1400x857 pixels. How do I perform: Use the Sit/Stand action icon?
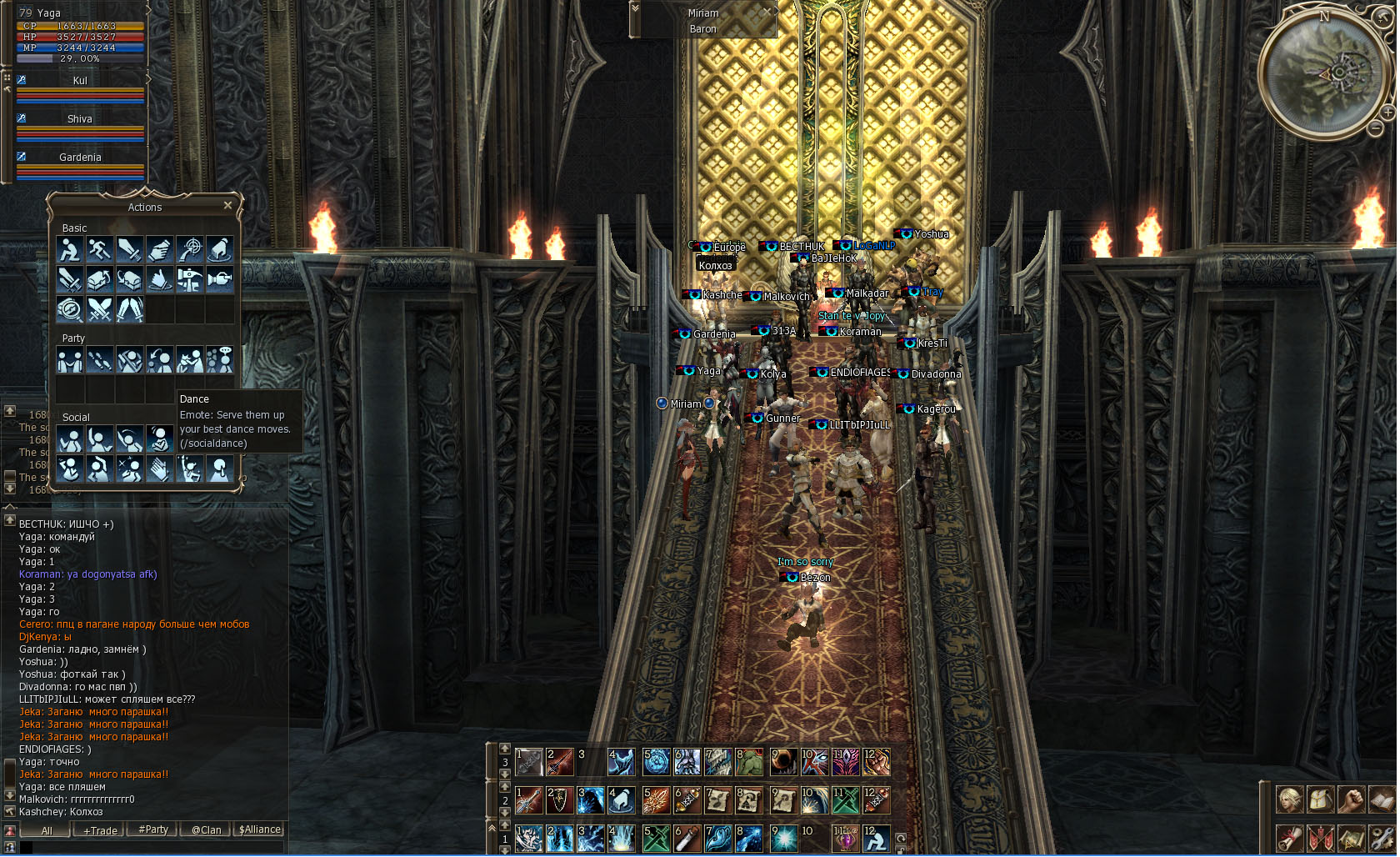[70, 249]
